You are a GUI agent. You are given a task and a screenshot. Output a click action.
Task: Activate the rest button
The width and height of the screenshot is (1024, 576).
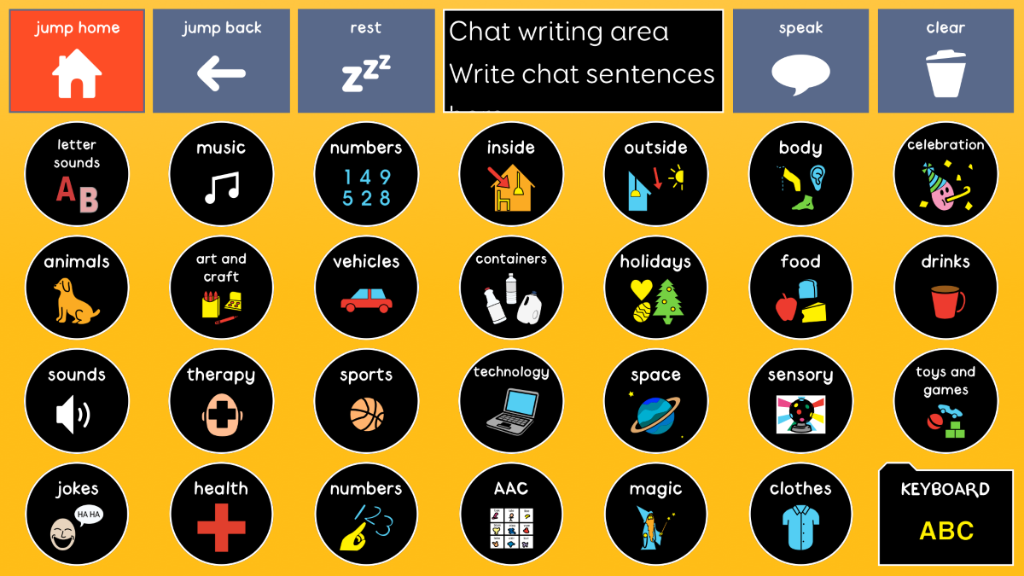[365, 61]
